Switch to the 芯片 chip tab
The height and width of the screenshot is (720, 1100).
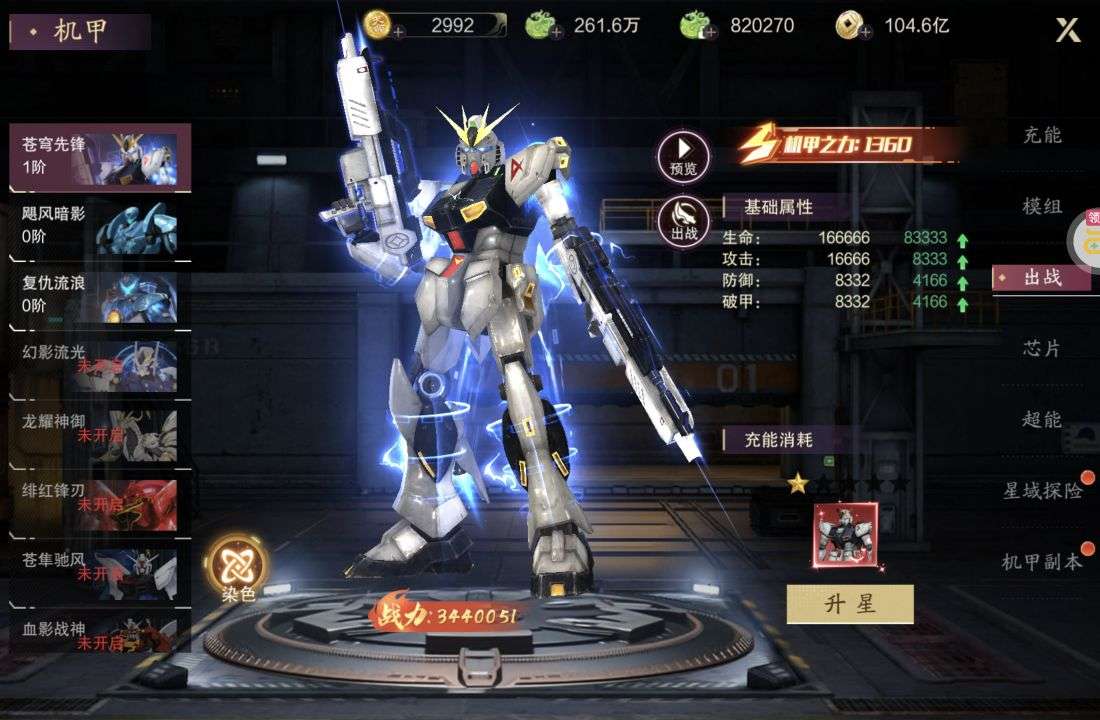point(1042,348)
